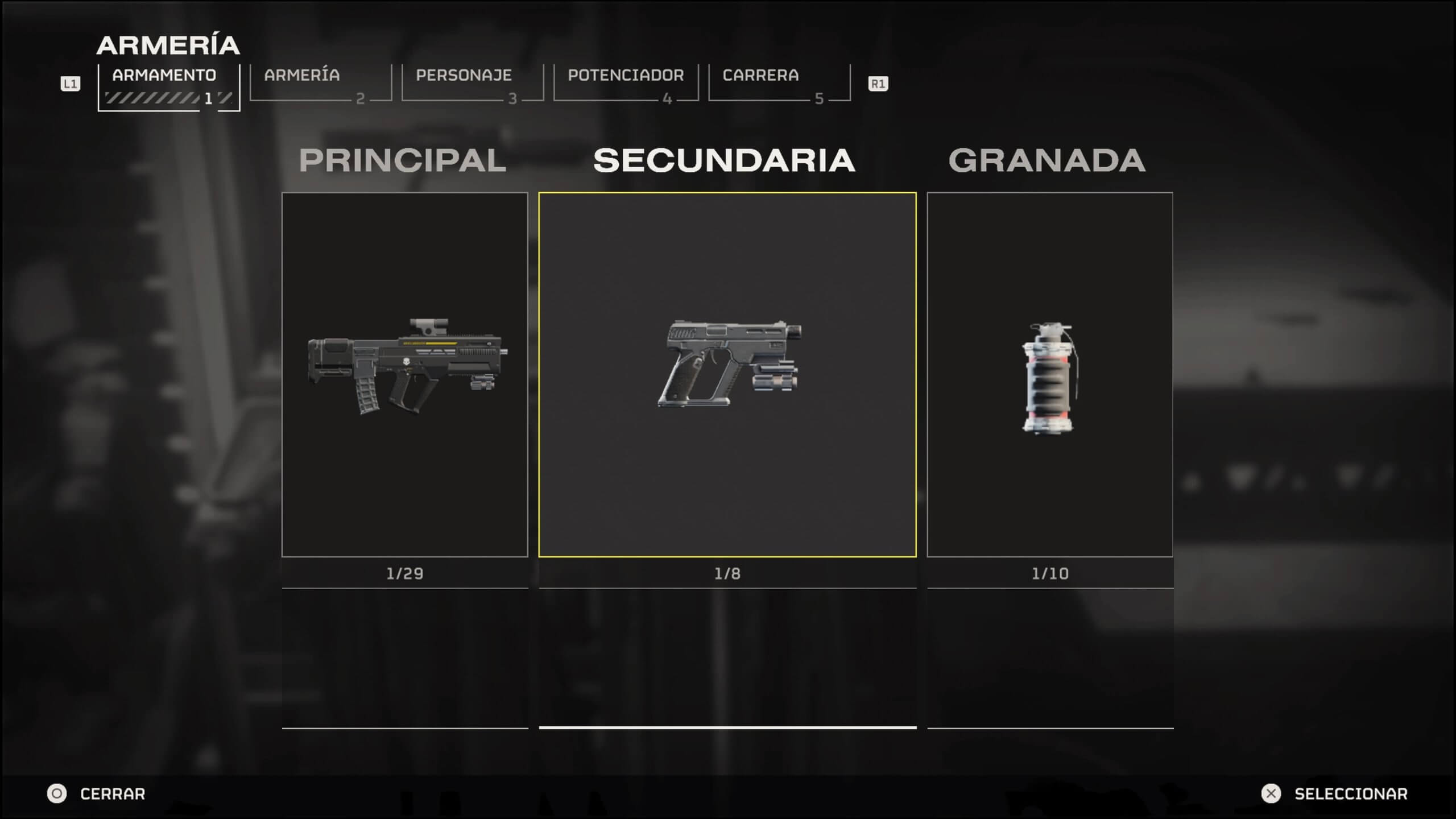1456x819 pixels.
Task: Show the Carrera tab
Action: pos(779,83)
